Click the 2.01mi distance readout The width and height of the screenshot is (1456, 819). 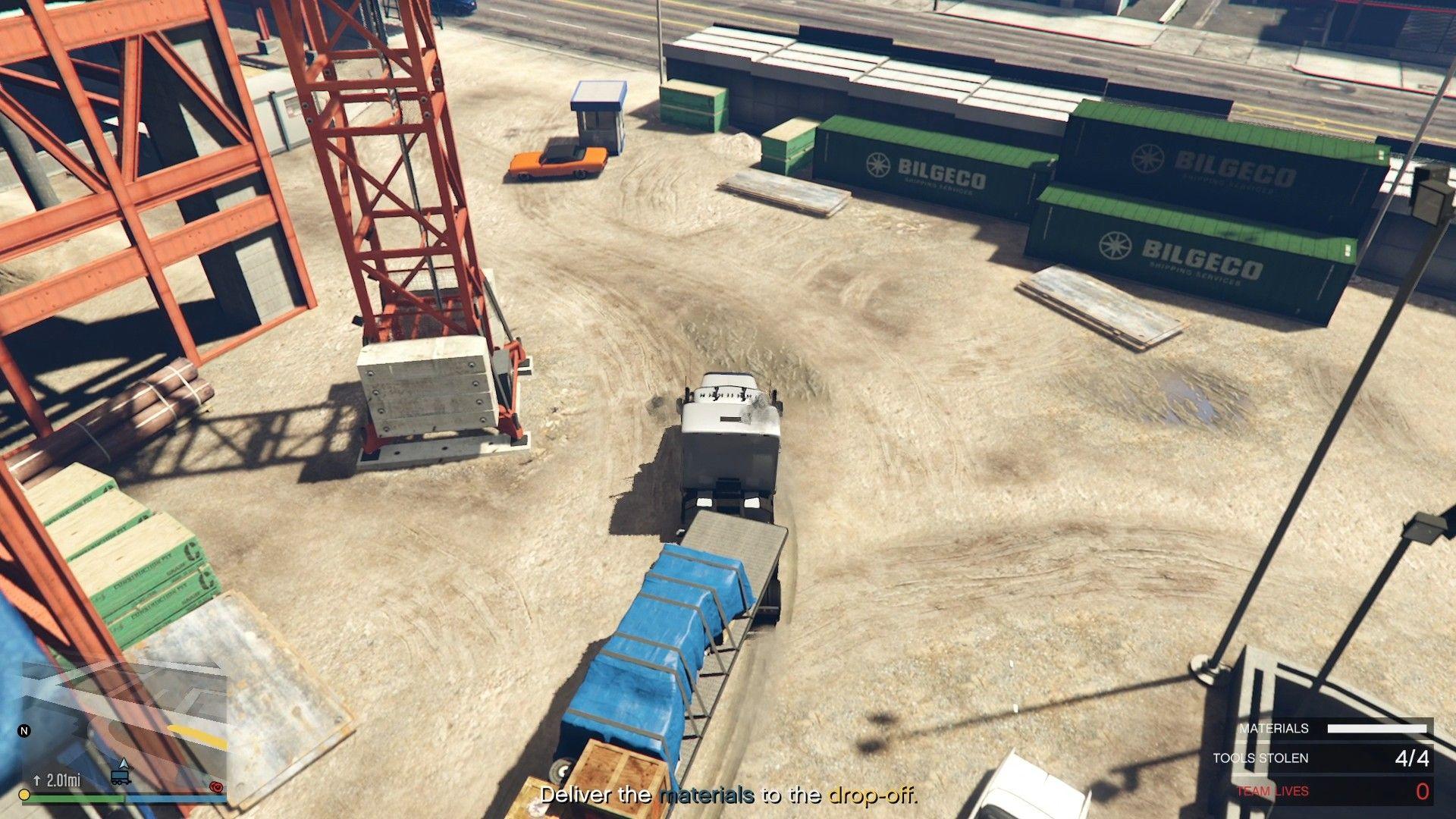click(x=63, y=781)
